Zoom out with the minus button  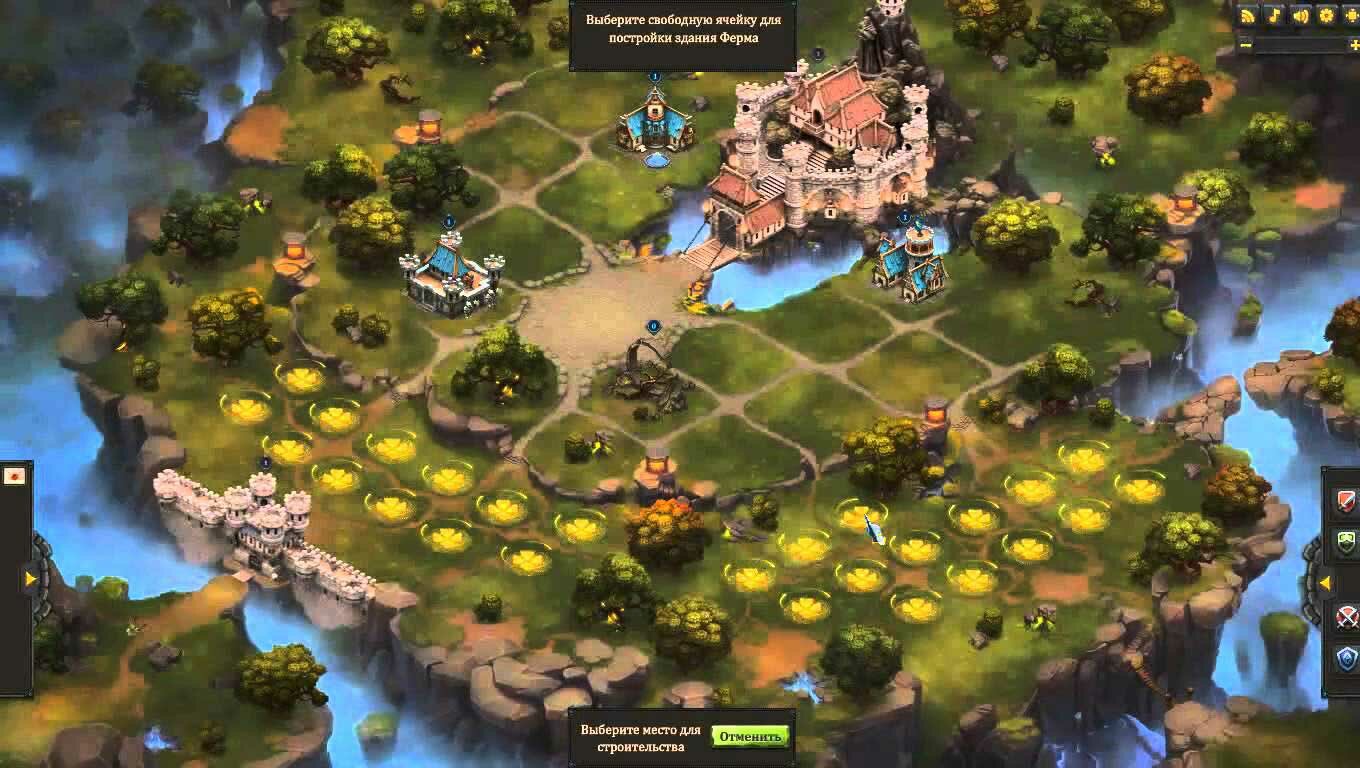tap(1245, 44)
